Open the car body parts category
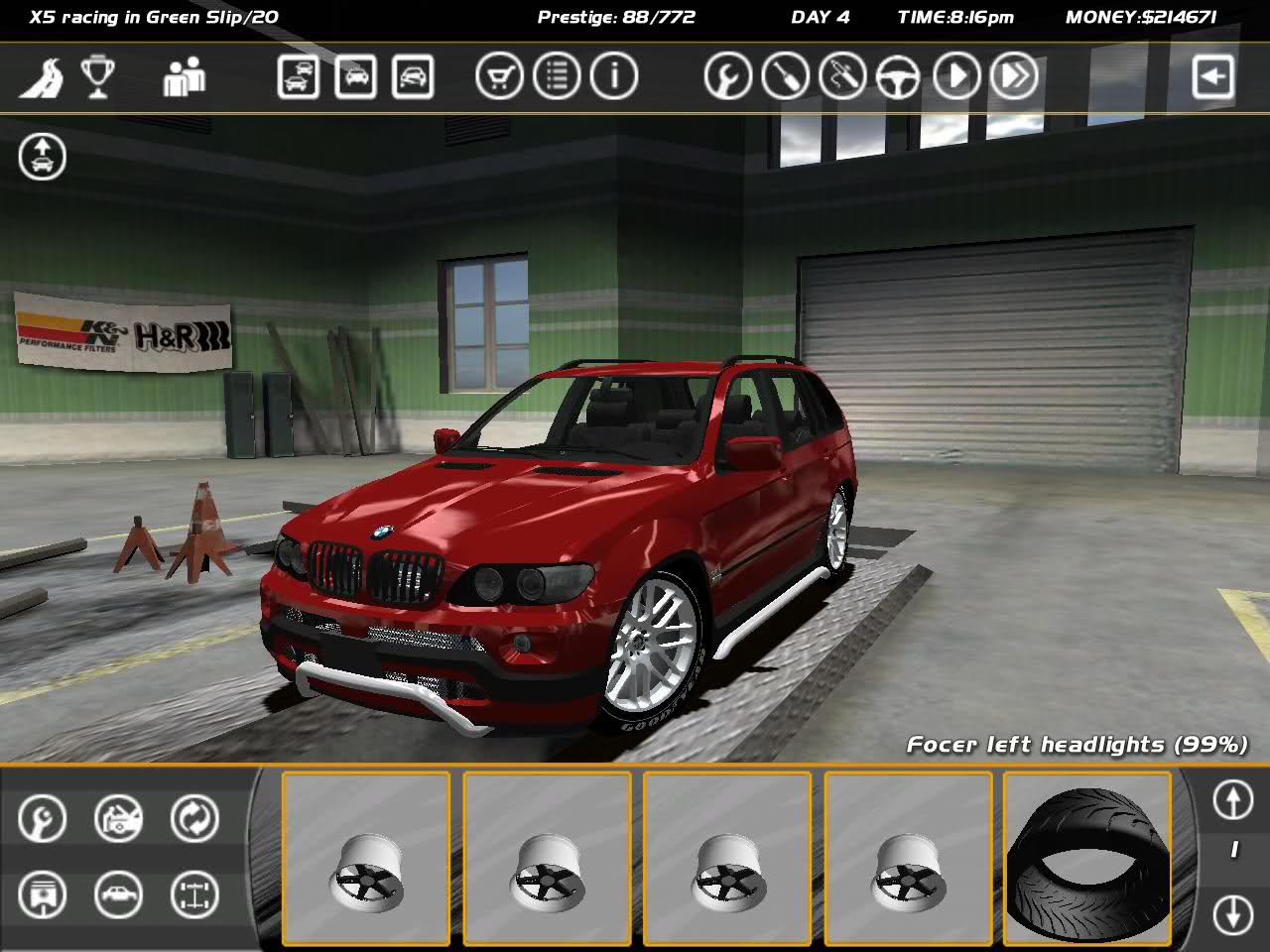The width and height of the screenshot is (1270, 952). pyautogui.click(x=118, y=893)
